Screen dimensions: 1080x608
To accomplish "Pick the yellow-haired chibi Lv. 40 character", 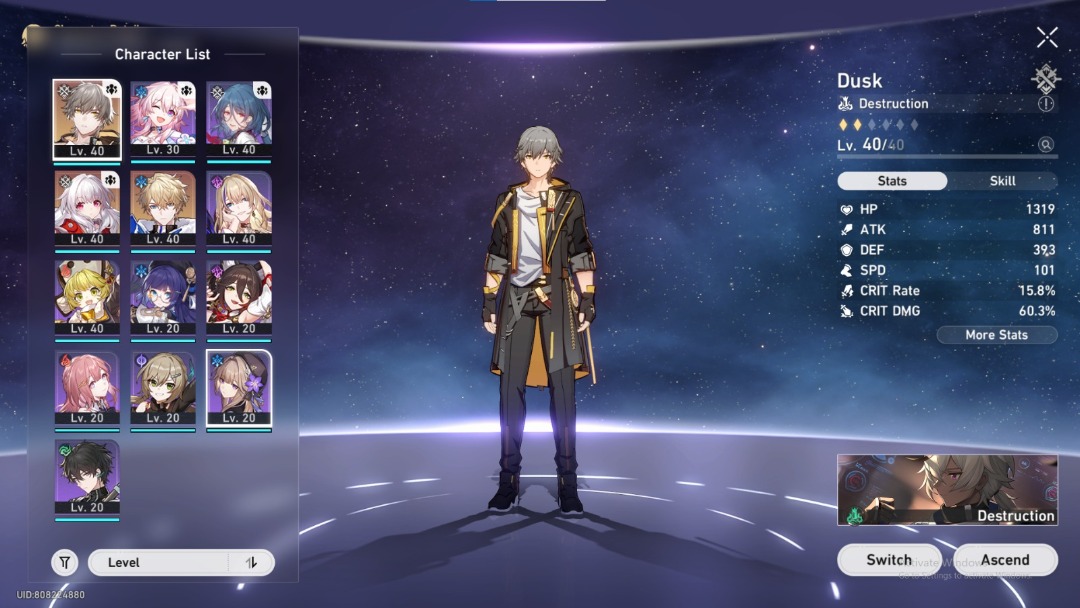I will click(x=86, y=298).
